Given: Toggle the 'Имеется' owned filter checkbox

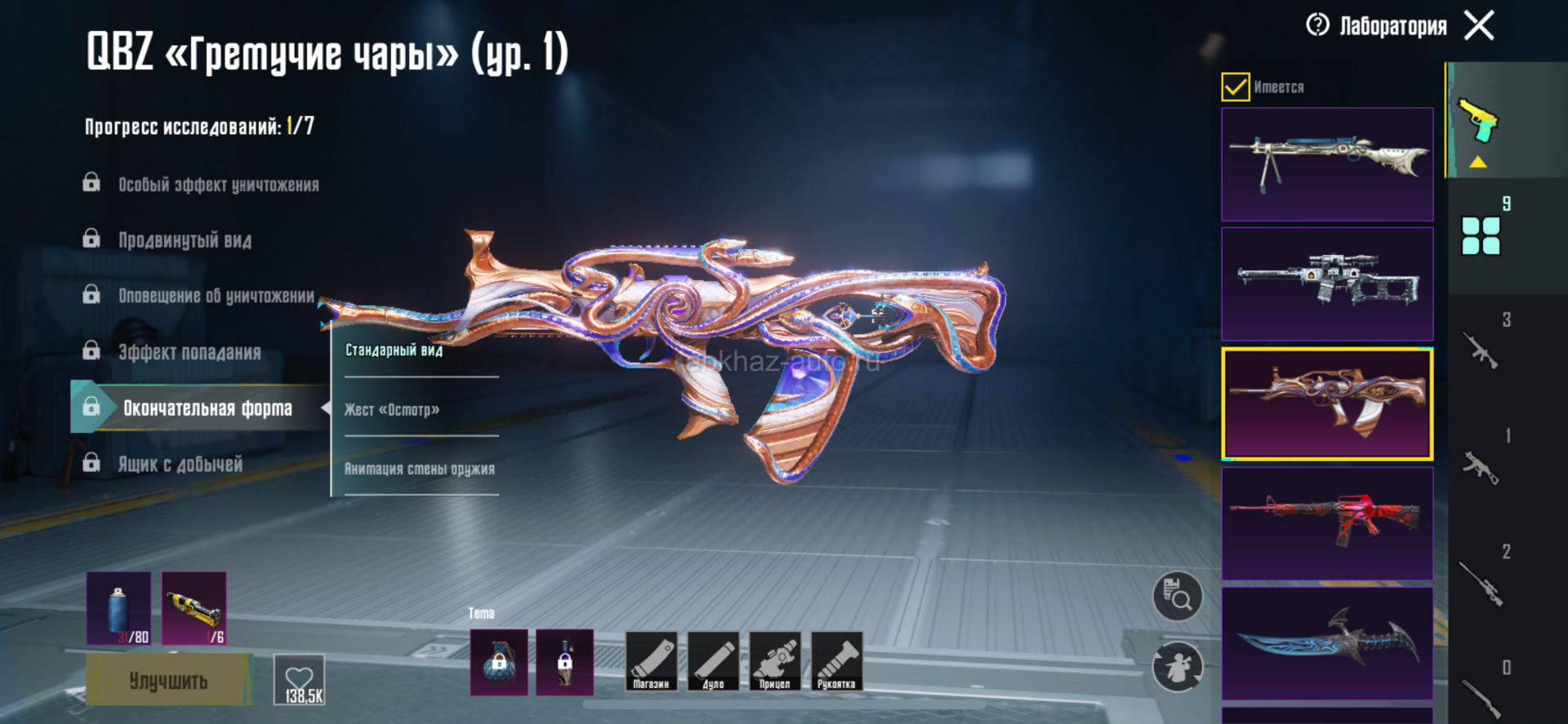Looking at the screenshot, I should tap(1236, 87).
